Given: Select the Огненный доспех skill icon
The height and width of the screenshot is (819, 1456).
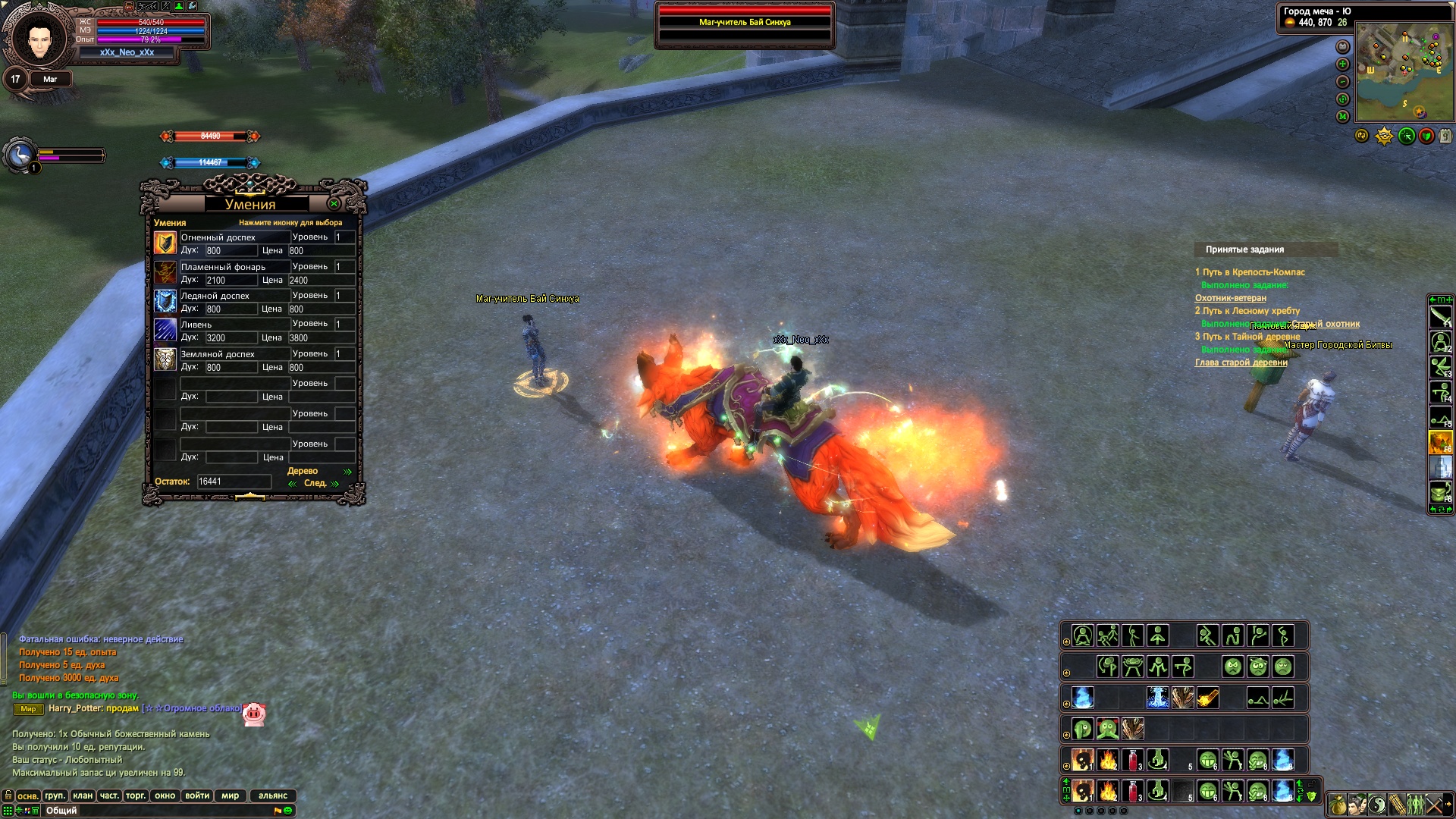Looking at the screenshot, I should pos(165,243).
